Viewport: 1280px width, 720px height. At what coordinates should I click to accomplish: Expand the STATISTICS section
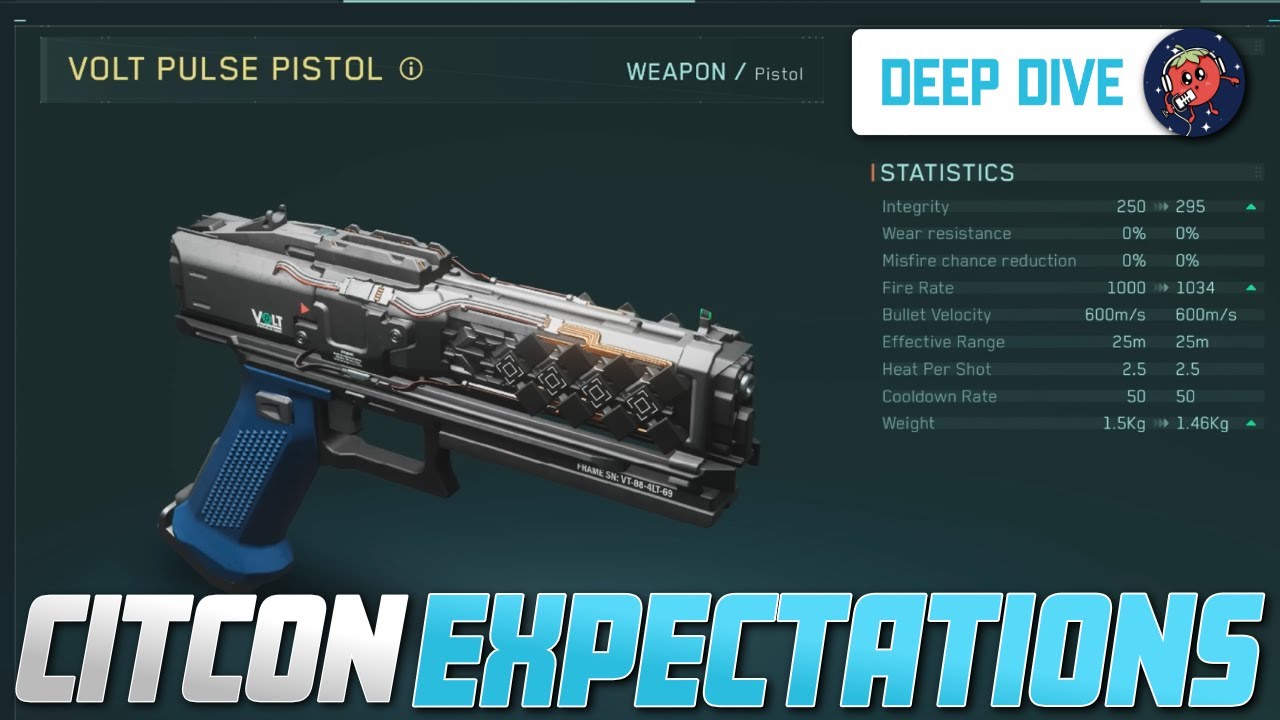[x=947, y=172]
